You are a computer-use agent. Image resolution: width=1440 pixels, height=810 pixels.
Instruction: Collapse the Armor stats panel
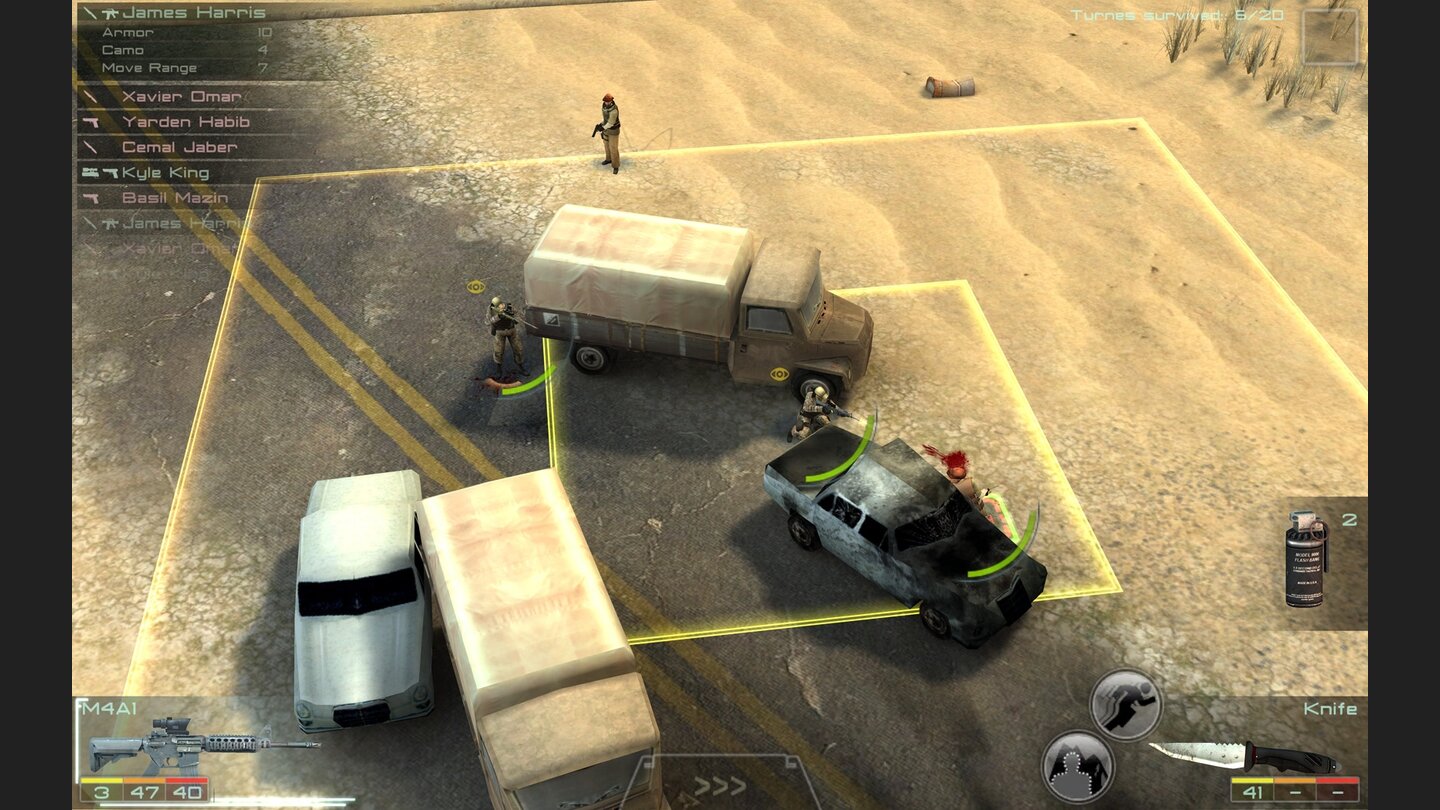[x=130, y=33]
